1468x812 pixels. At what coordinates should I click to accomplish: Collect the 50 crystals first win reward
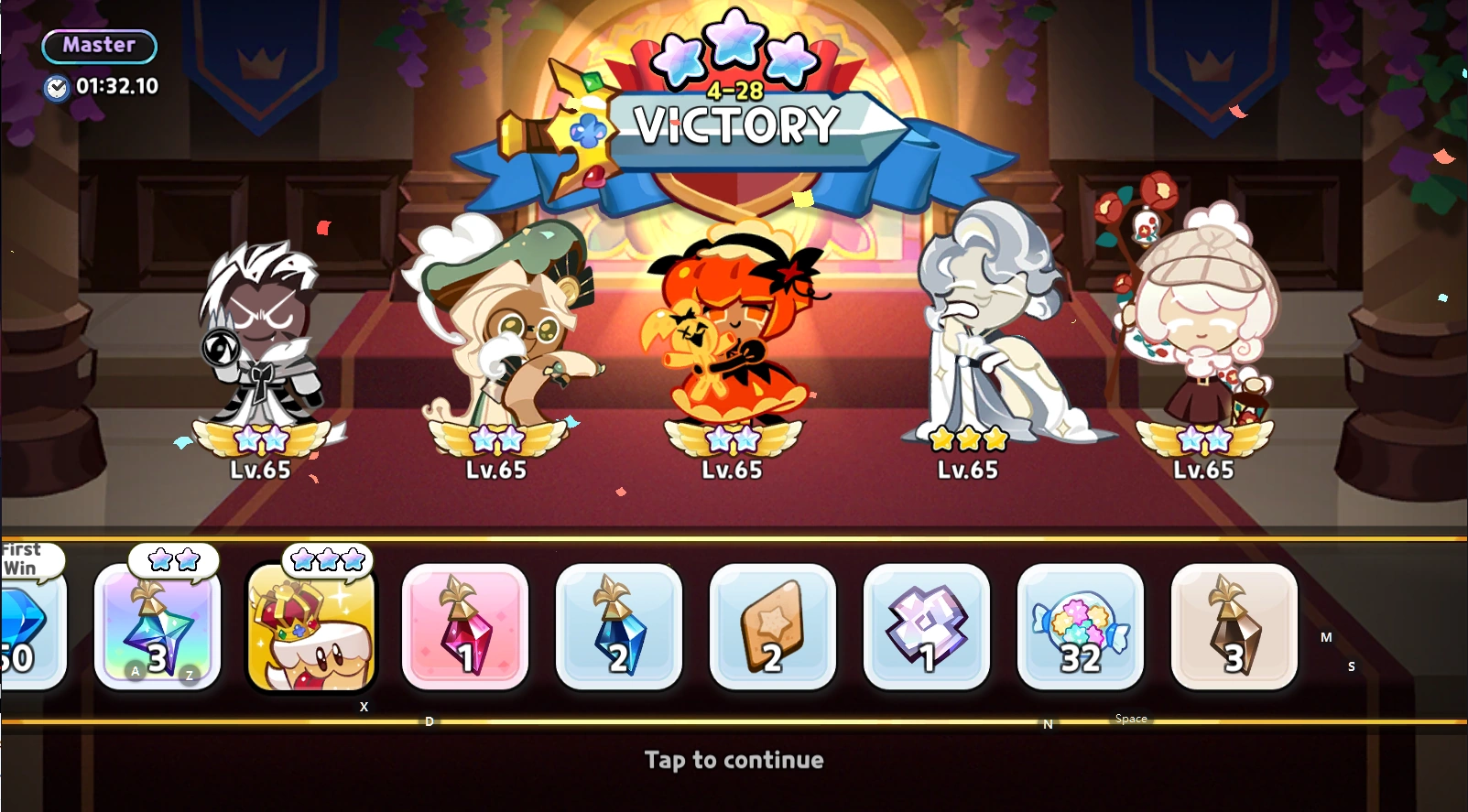(x=27, y=632)
